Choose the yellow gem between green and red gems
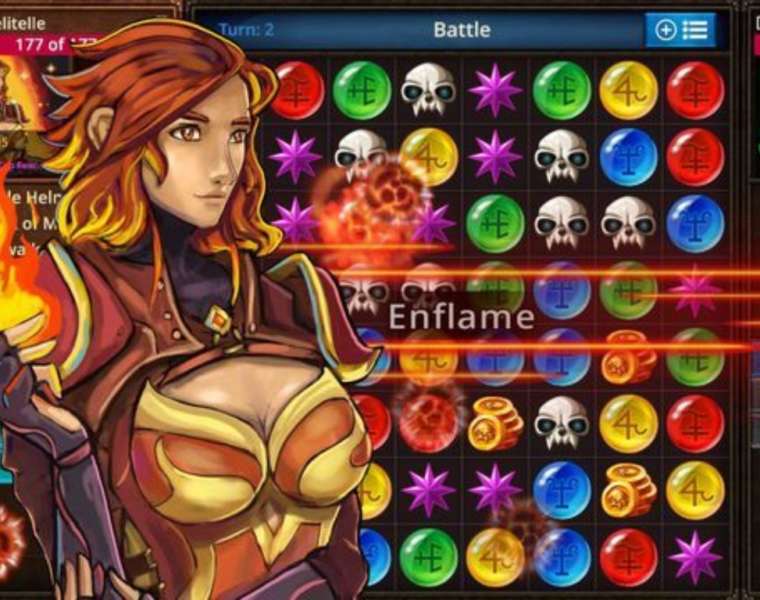This screenshot has width=760, height=600. pos(628,90)
